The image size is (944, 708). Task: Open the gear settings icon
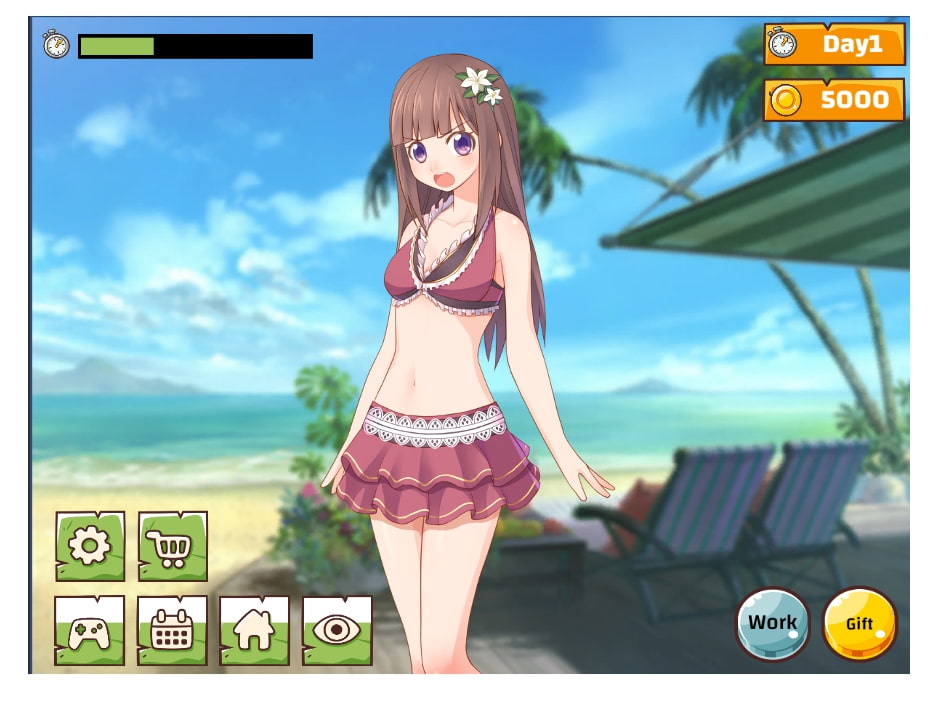point(90,546)
